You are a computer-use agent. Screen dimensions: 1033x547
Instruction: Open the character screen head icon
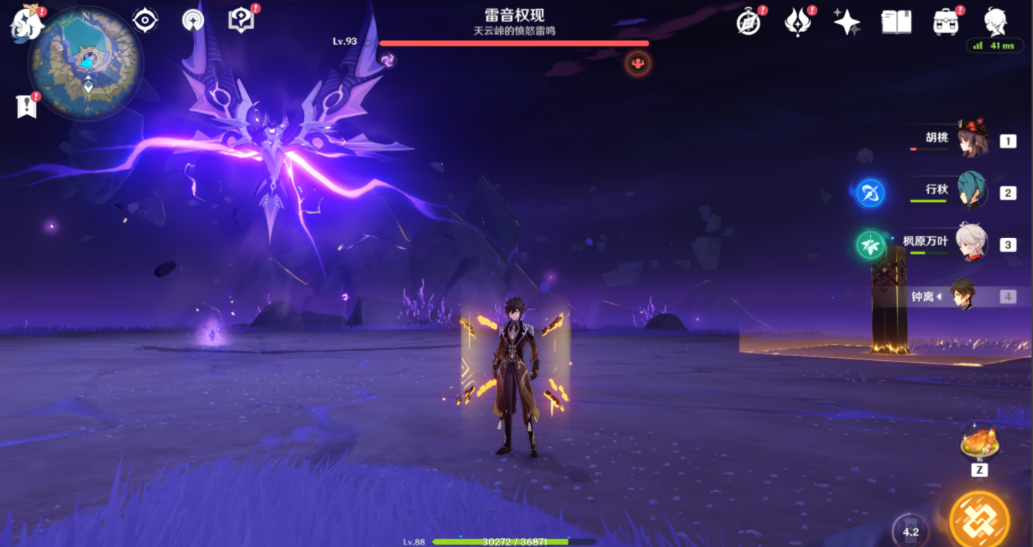point(995,22)
